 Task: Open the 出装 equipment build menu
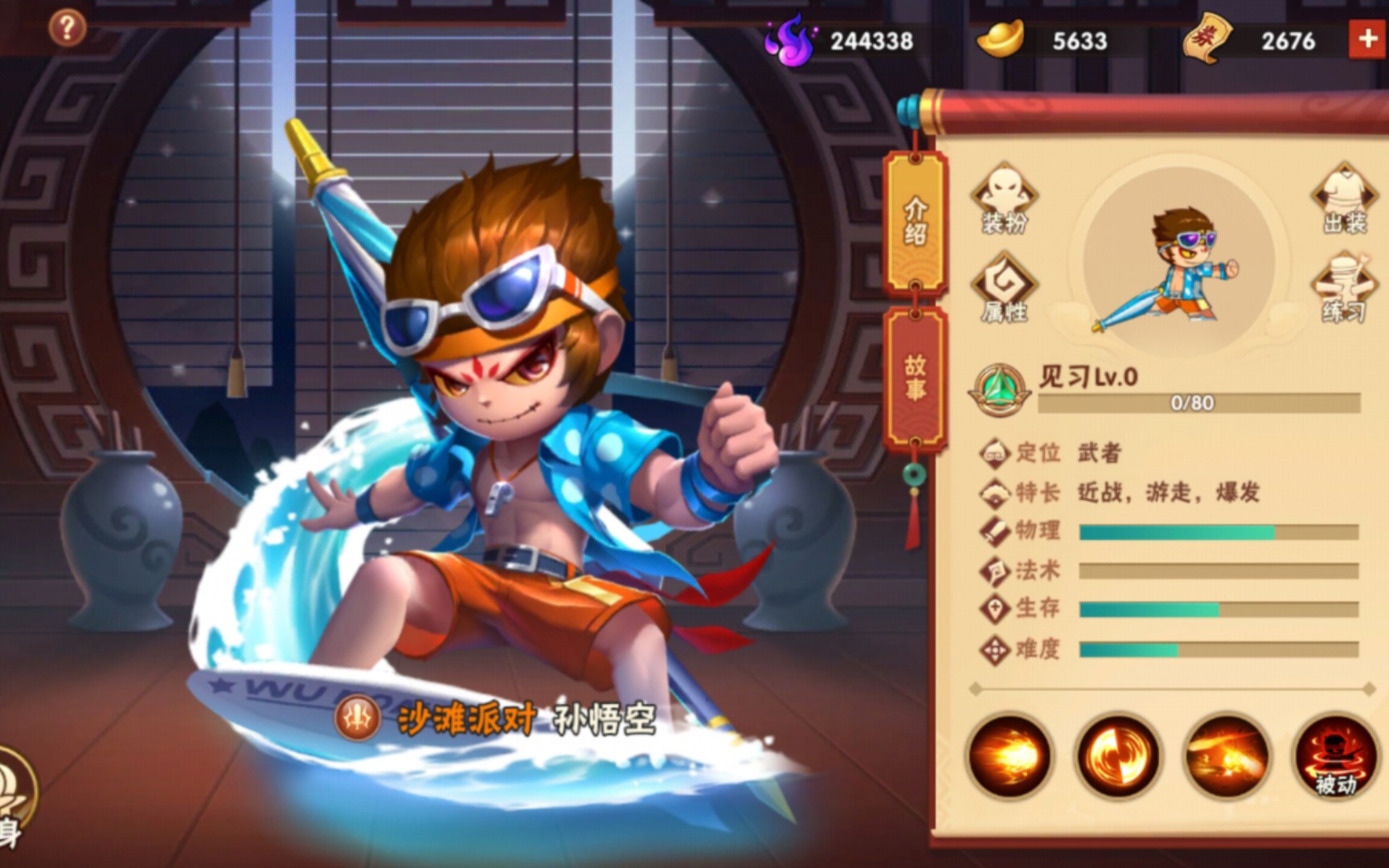click(1343, 199)
